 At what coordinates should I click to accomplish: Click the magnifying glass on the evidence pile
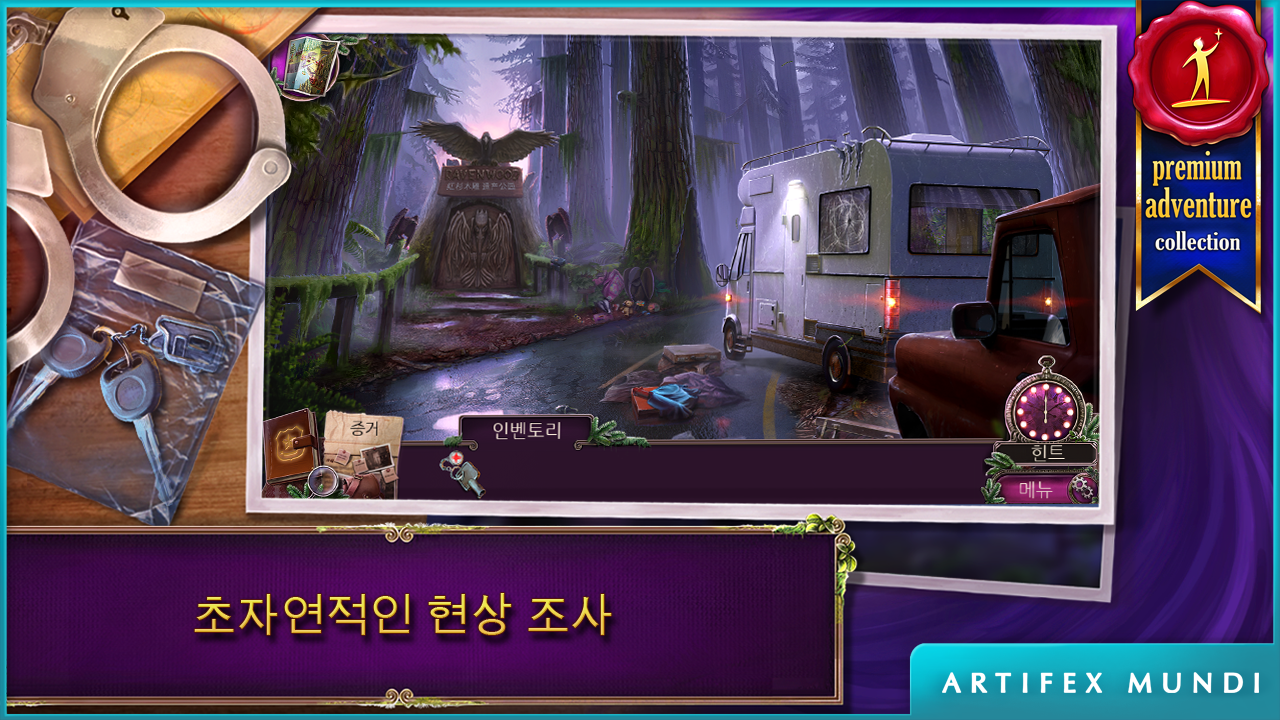[323, 481]
